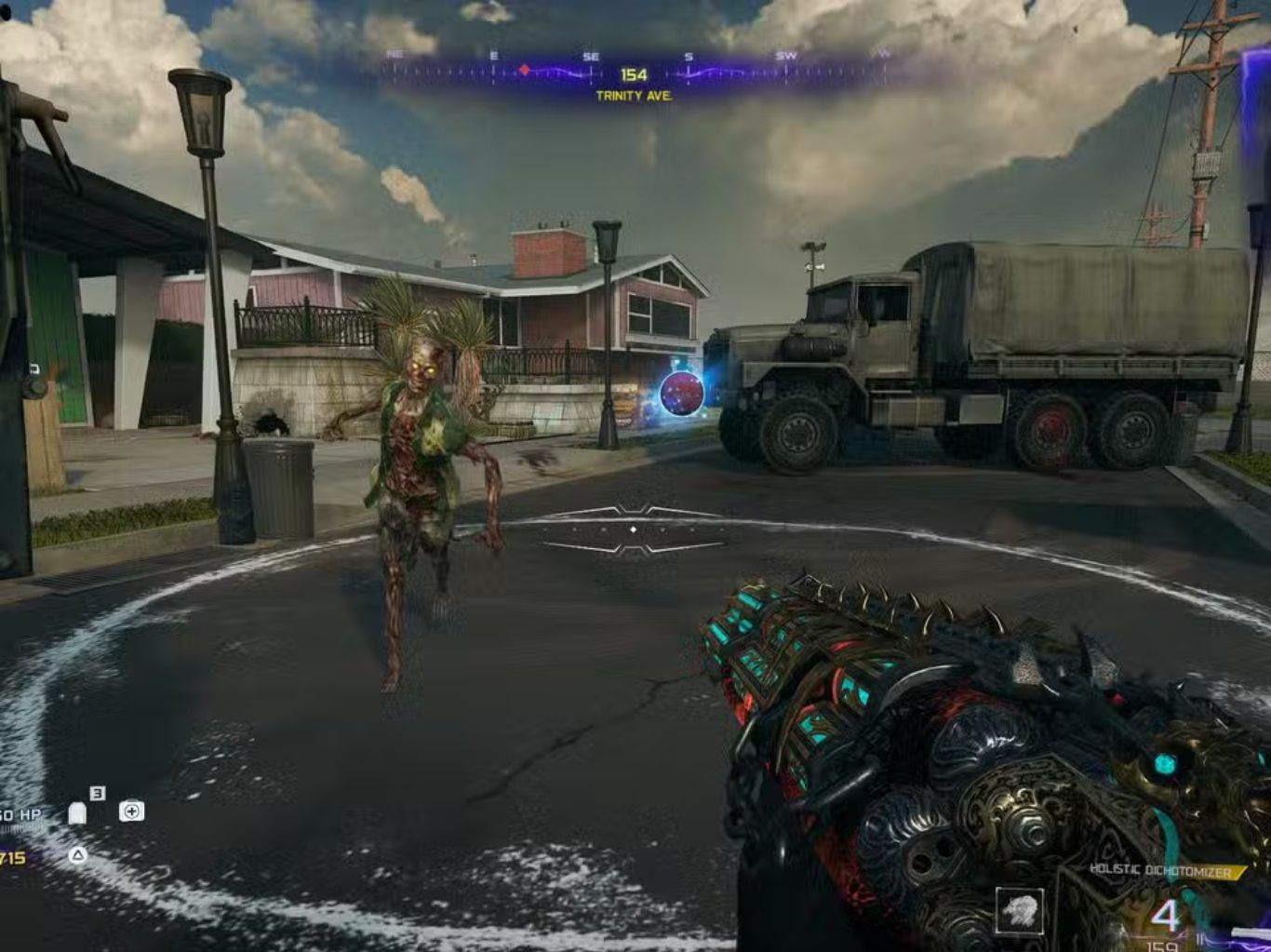Click the red diamond marker on the compass
The height and width of the screenshot is (952, 1271).
coord(525,70)
